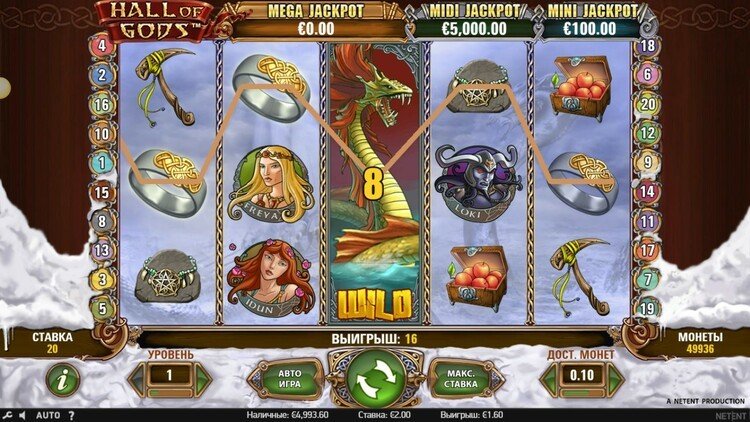Select payline number 4 marker

tap(102, 46)
